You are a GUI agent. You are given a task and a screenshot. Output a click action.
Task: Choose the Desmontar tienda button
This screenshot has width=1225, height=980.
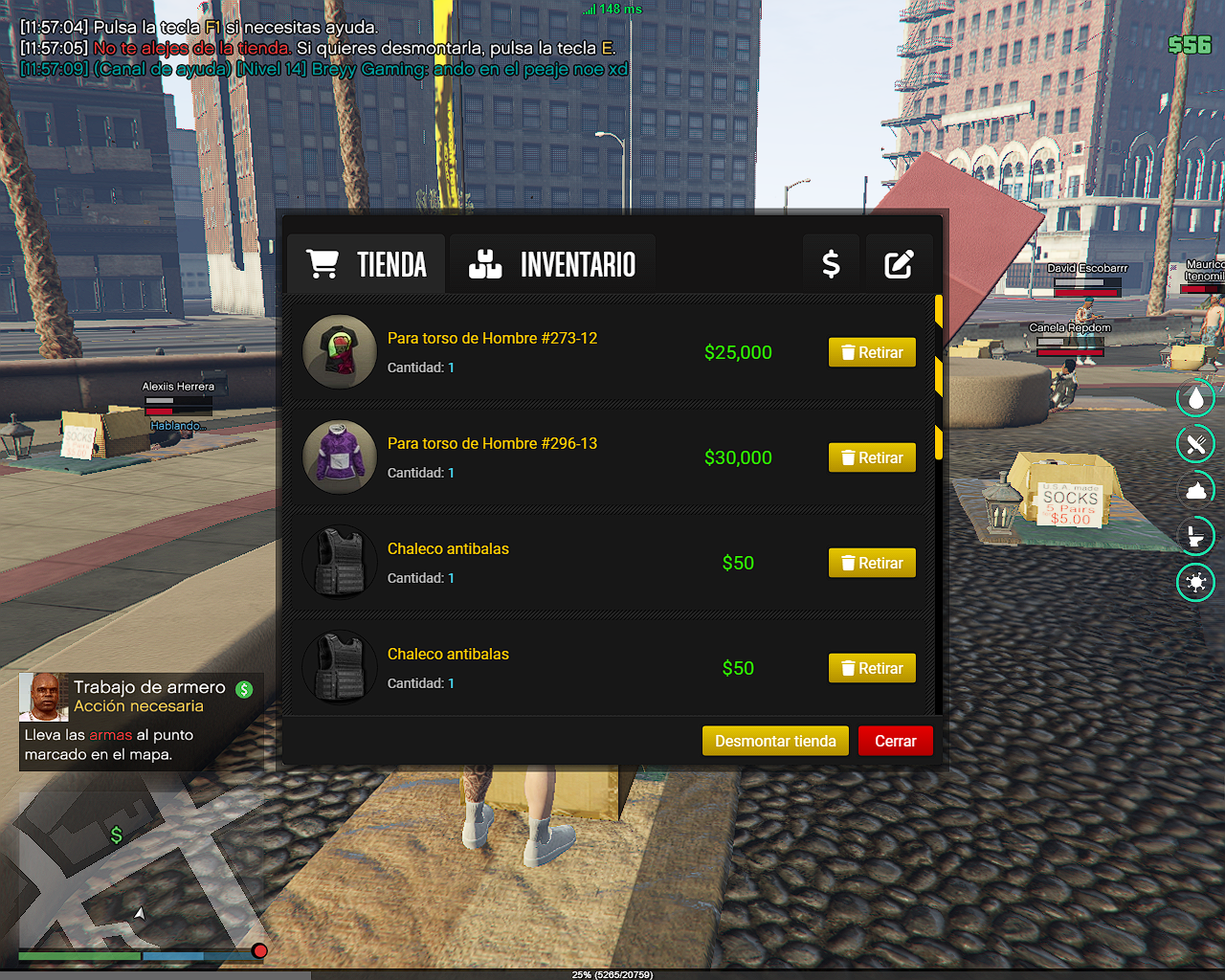[x=775, y=741]
